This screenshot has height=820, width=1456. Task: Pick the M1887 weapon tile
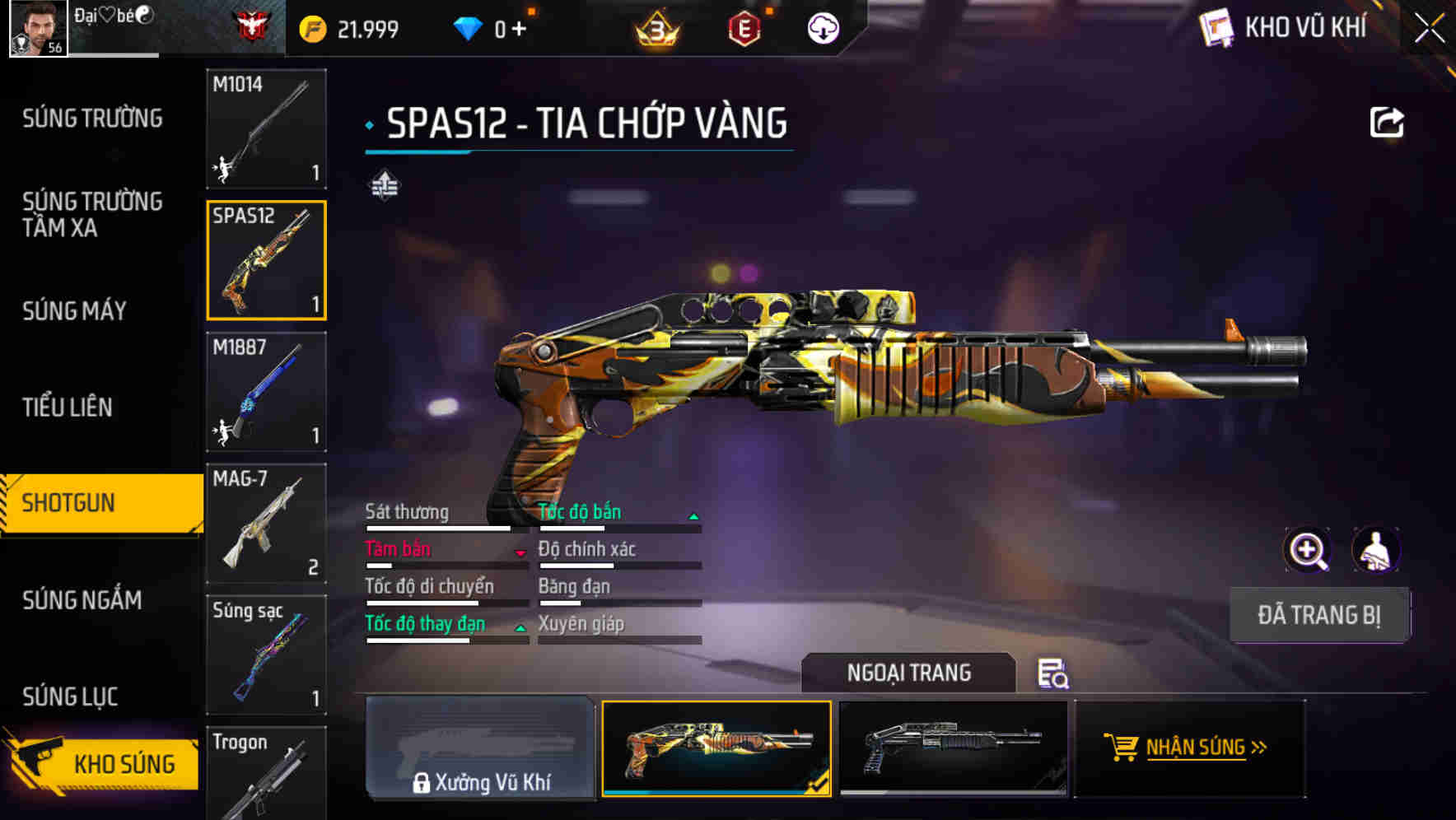[266, 392]
